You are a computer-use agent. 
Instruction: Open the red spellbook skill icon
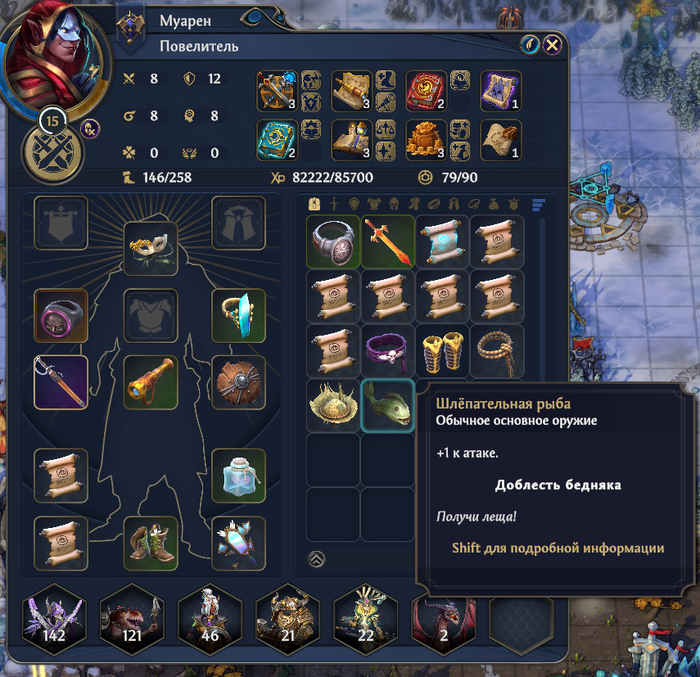426,90
